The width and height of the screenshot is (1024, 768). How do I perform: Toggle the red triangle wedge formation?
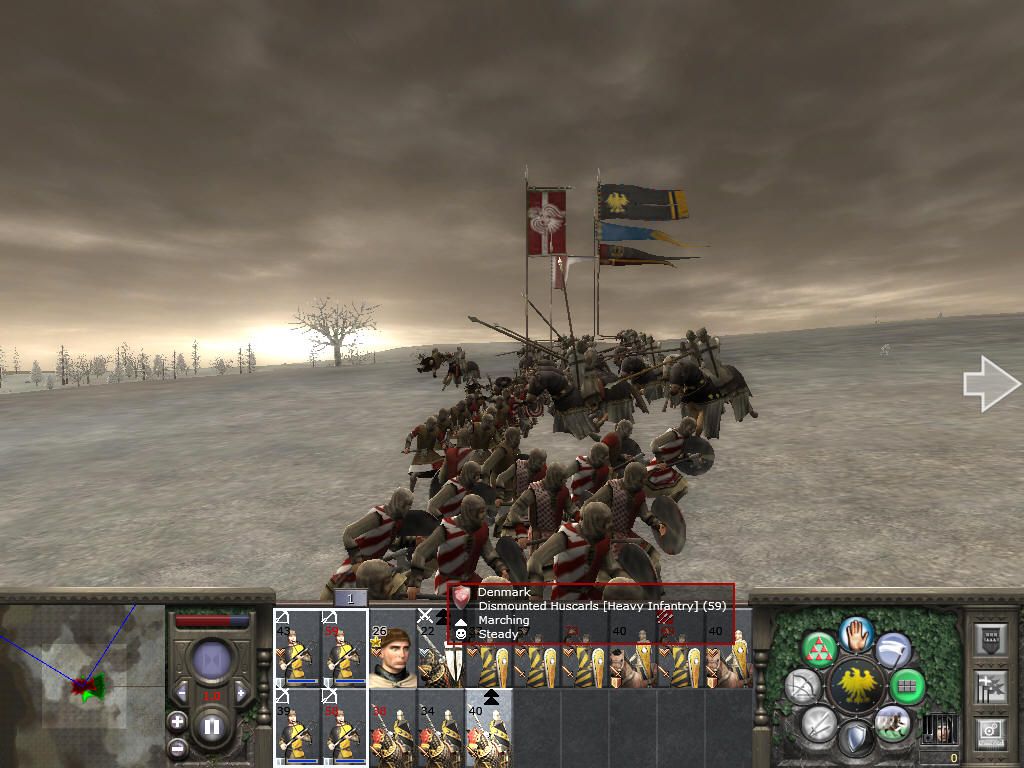820,650
